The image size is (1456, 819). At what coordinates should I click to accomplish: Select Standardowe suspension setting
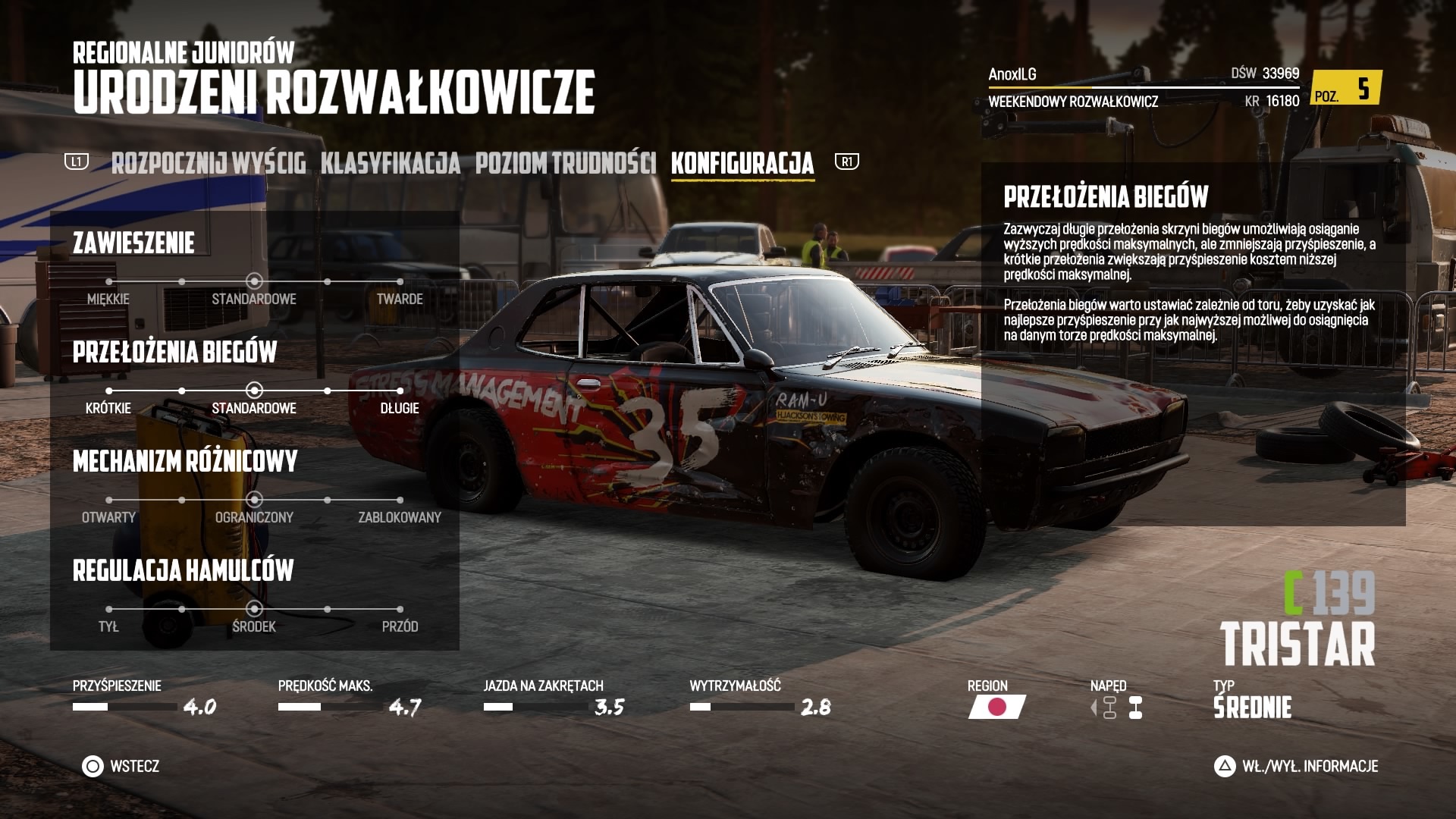(254, 282)
